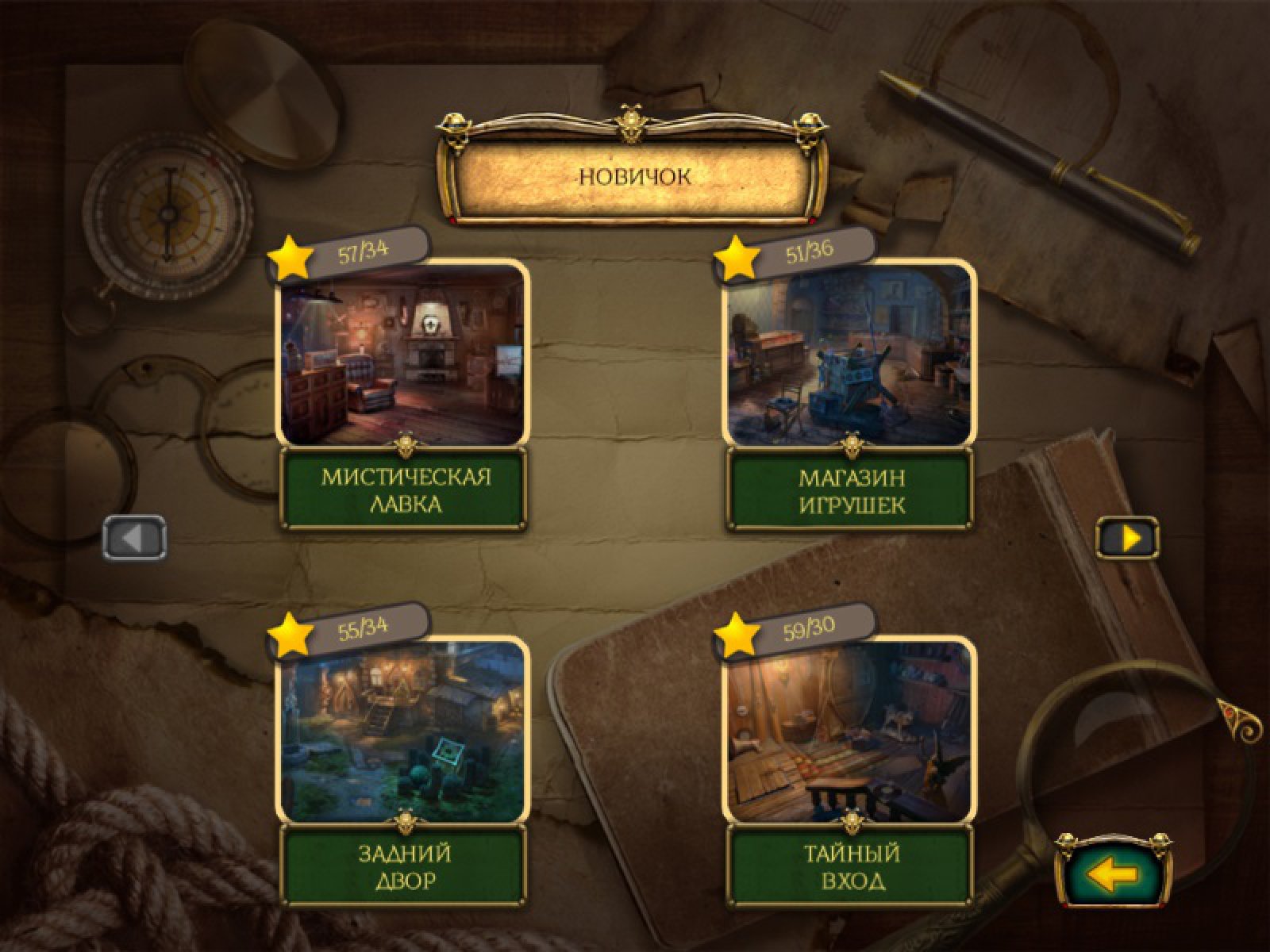Choose the Задний двор level image
The image size is (1270, 952).
click(402, 730)
